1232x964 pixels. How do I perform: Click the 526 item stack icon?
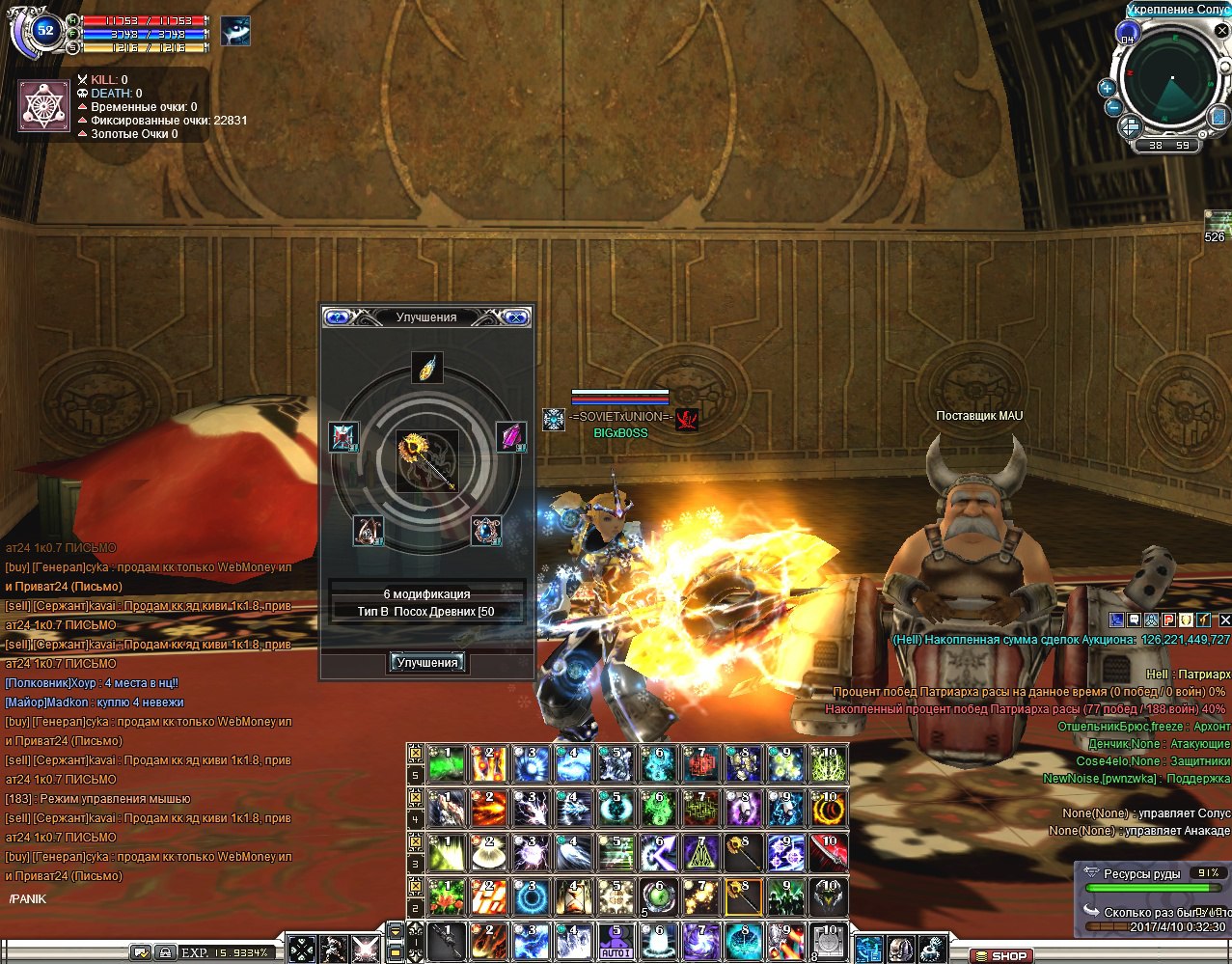coord(1217,222)
